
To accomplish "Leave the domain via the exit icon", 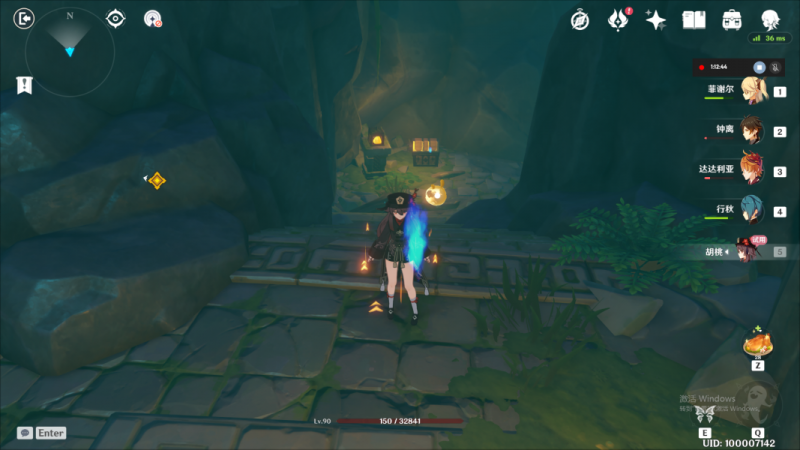I will point(25,17).
